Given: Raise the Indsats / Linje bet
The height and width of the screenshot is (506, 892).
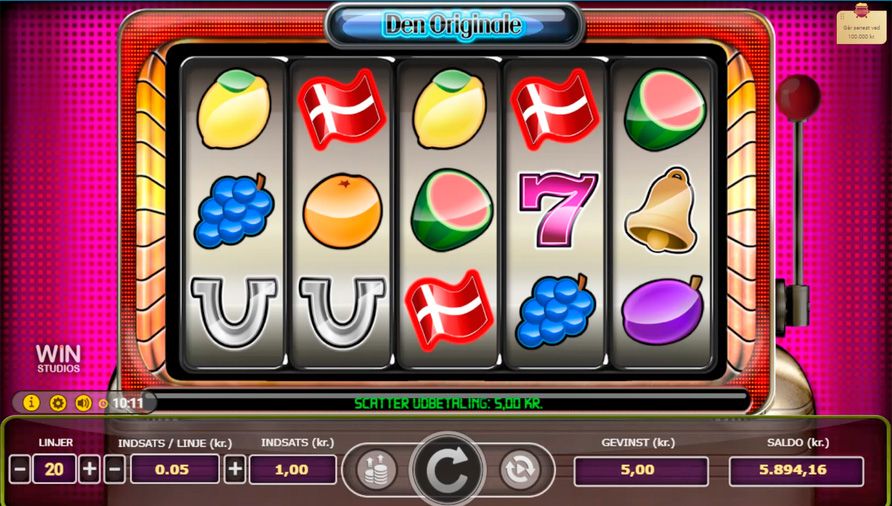Looking at the screenshot, I should click(x=234, y=469).
